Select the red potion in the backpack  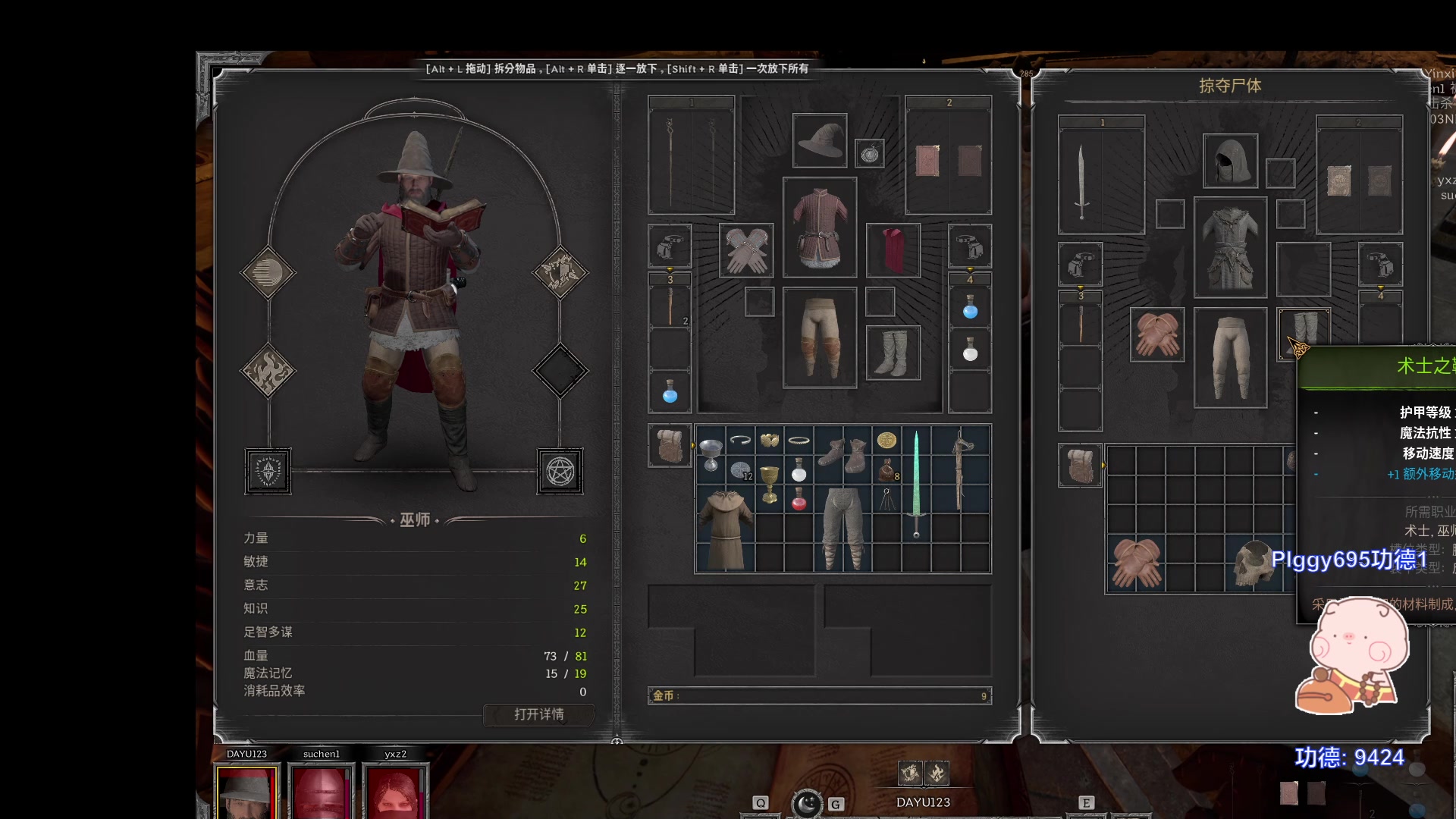coord(799,500)
